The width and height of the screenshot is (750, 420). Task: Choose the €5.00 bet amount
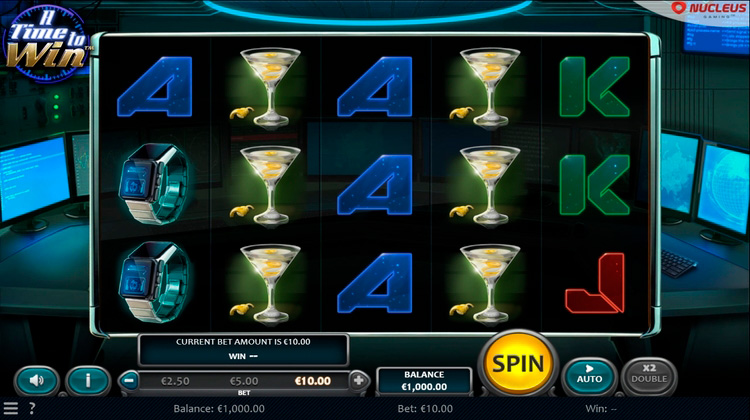(x=244, y=380)
